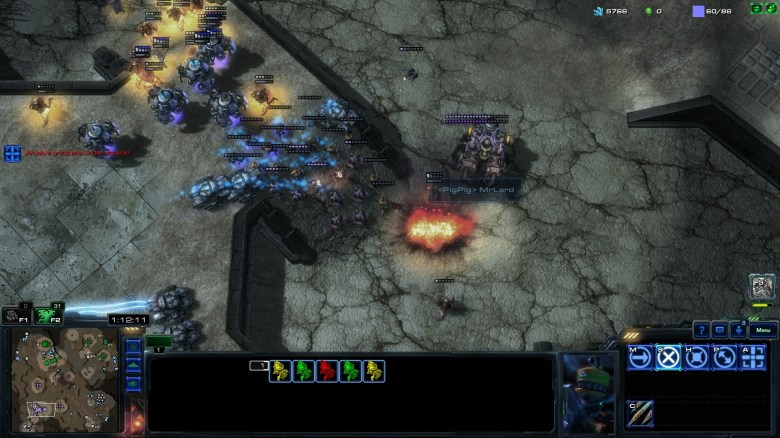Open the Help question mark button
The height and width of the screenshot is (438, 780).
pyautogui.click(x=702, y=330)
